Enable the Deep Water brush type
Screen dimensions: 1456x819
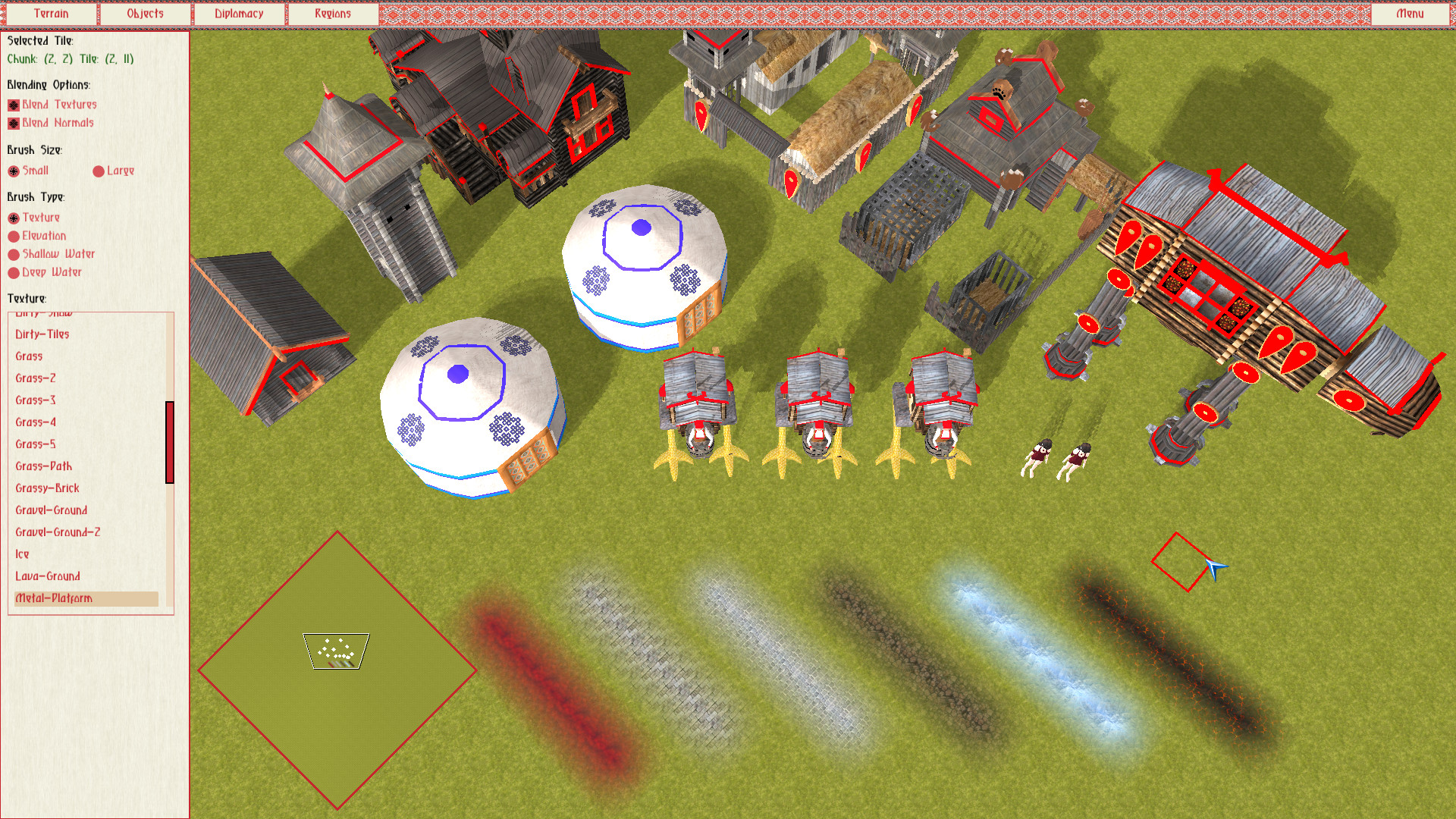coord(13,272)
